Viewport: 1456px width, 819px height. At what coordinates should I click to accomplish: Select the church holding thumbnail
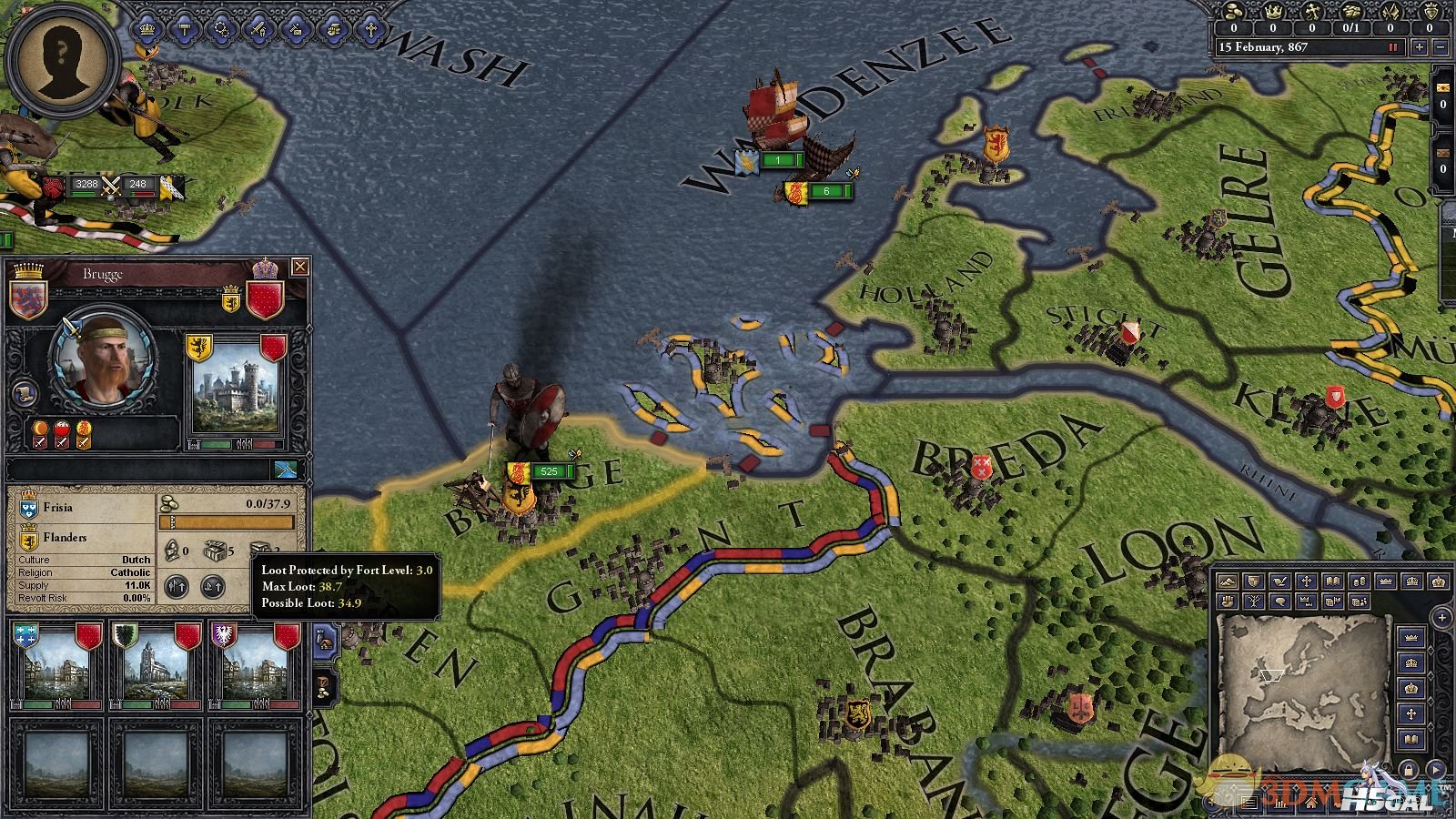click(156, 666)
